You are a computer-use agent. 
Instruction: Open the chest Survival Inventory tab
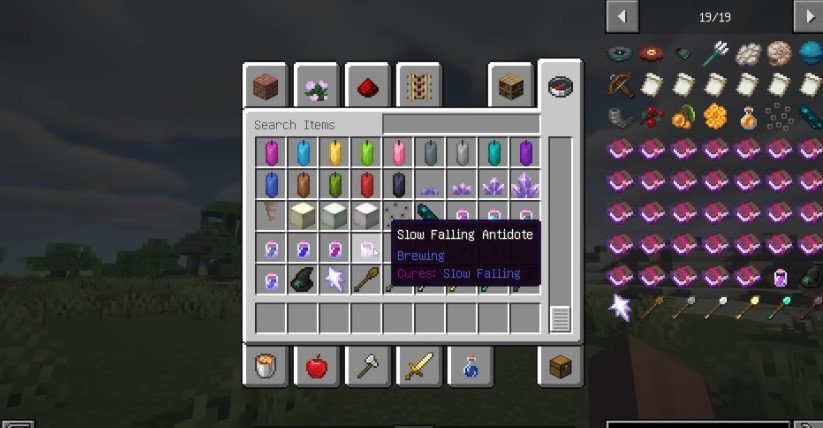(560, 366)
